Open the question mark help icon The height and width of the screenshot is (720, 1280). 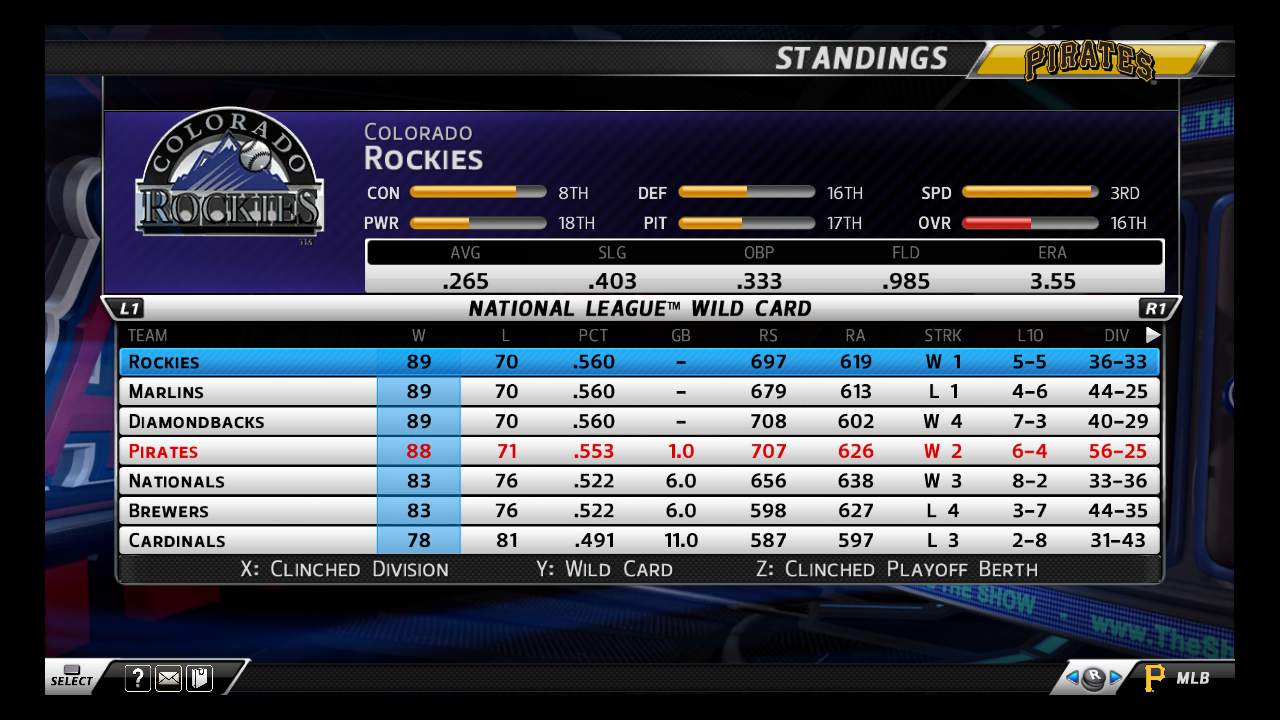tap(138, 679)
